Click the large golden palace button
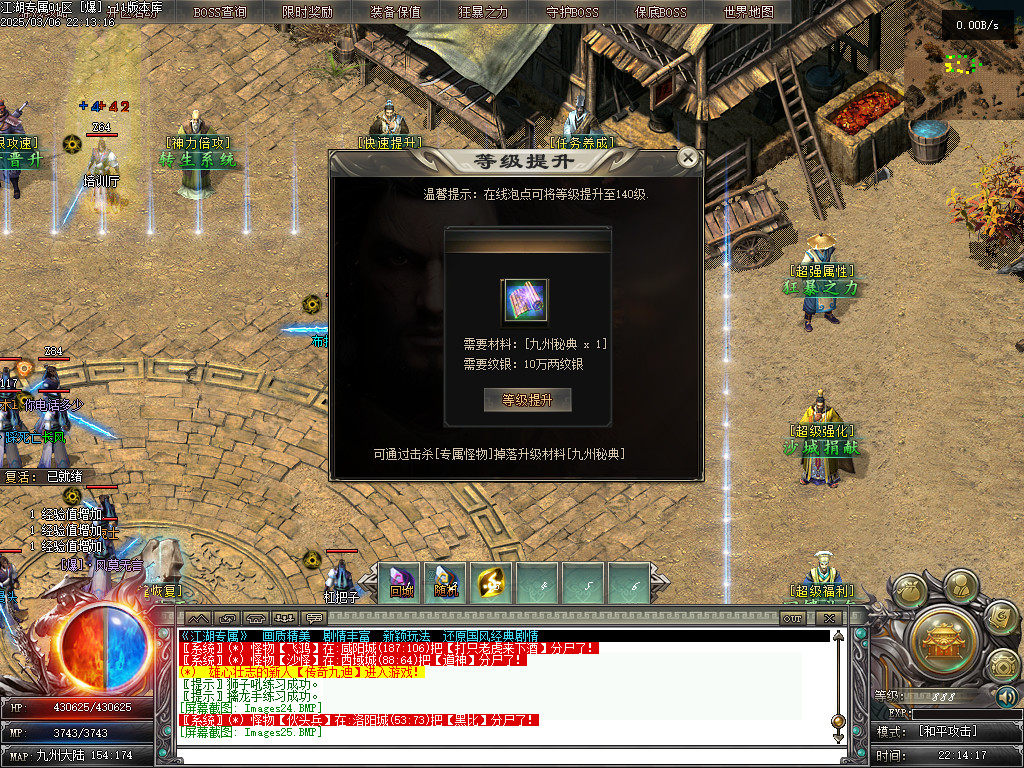Image resolution: width=1024 pixels, height=768 pixels. (943, 636)
